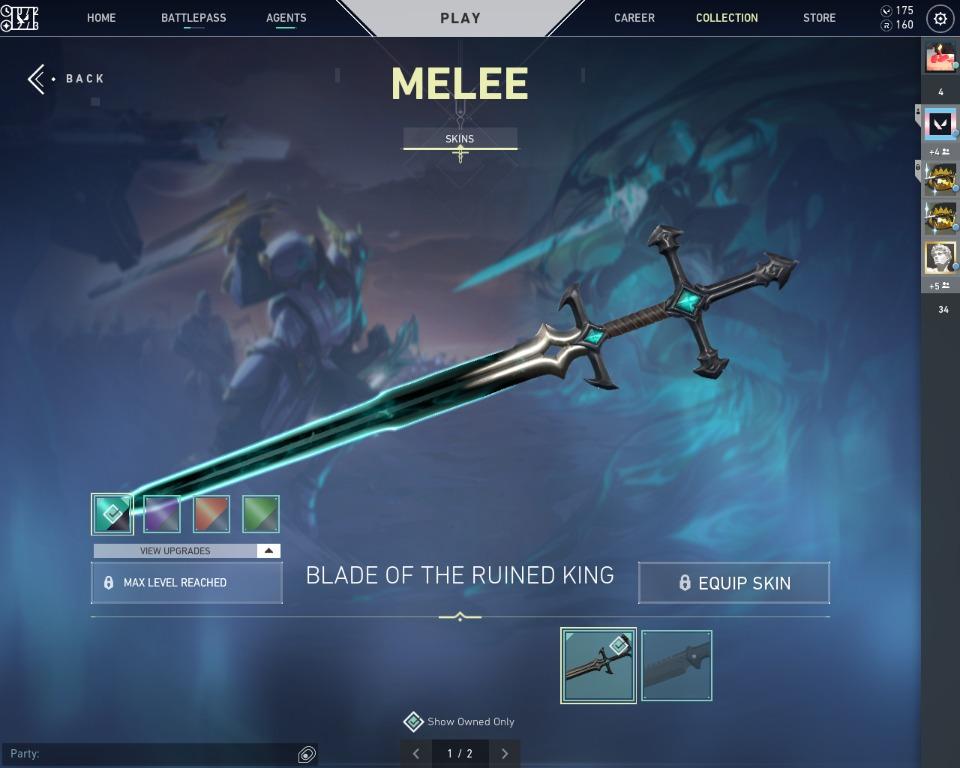The height and width of the screenshot is (768, 960).
Task: Select the teal default variant swatch
Action: click(112, 514)
